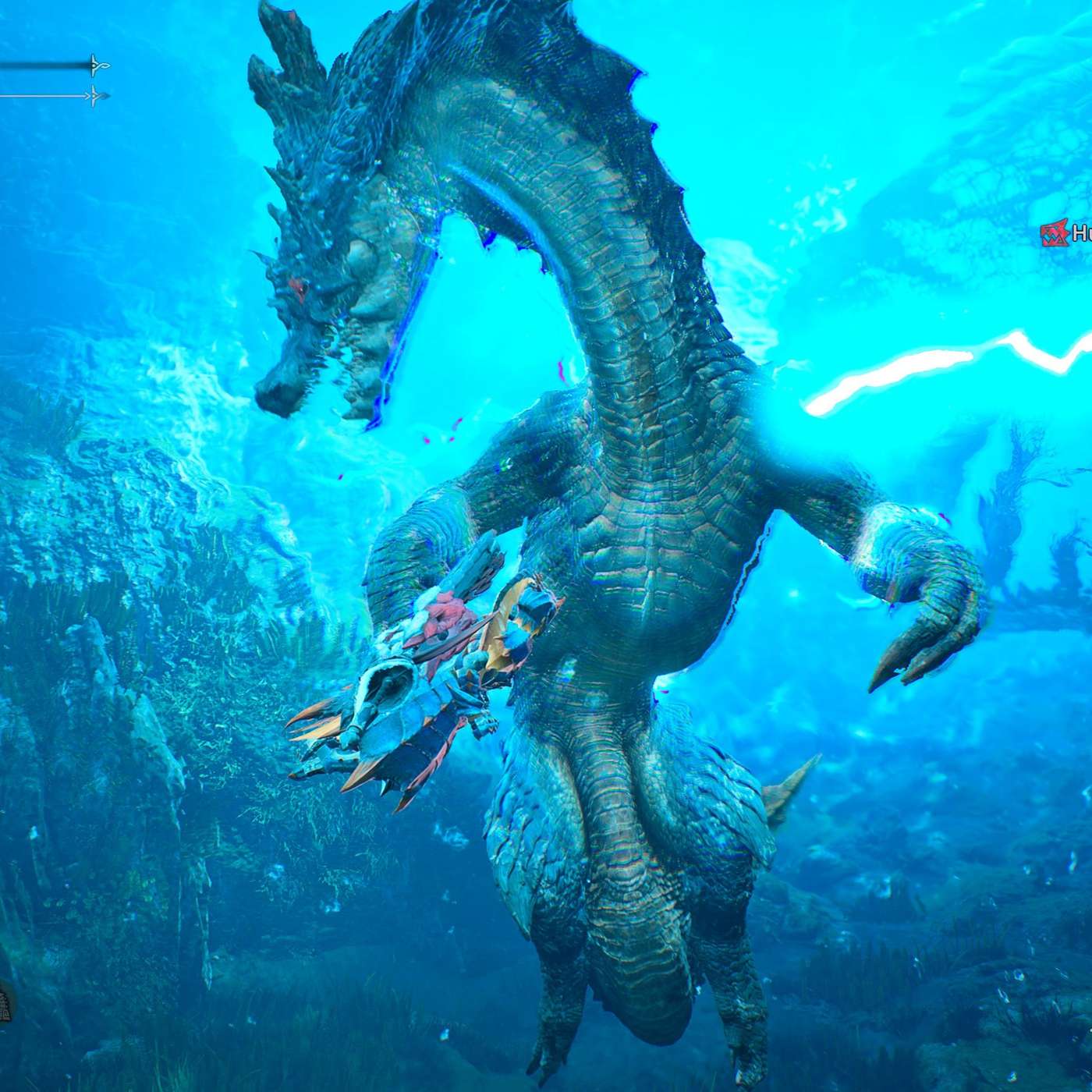Image resolution: width=1092 pixels, height=1092 pixels.
Task: Click the coral reef in the background
Action: [140, 585]
